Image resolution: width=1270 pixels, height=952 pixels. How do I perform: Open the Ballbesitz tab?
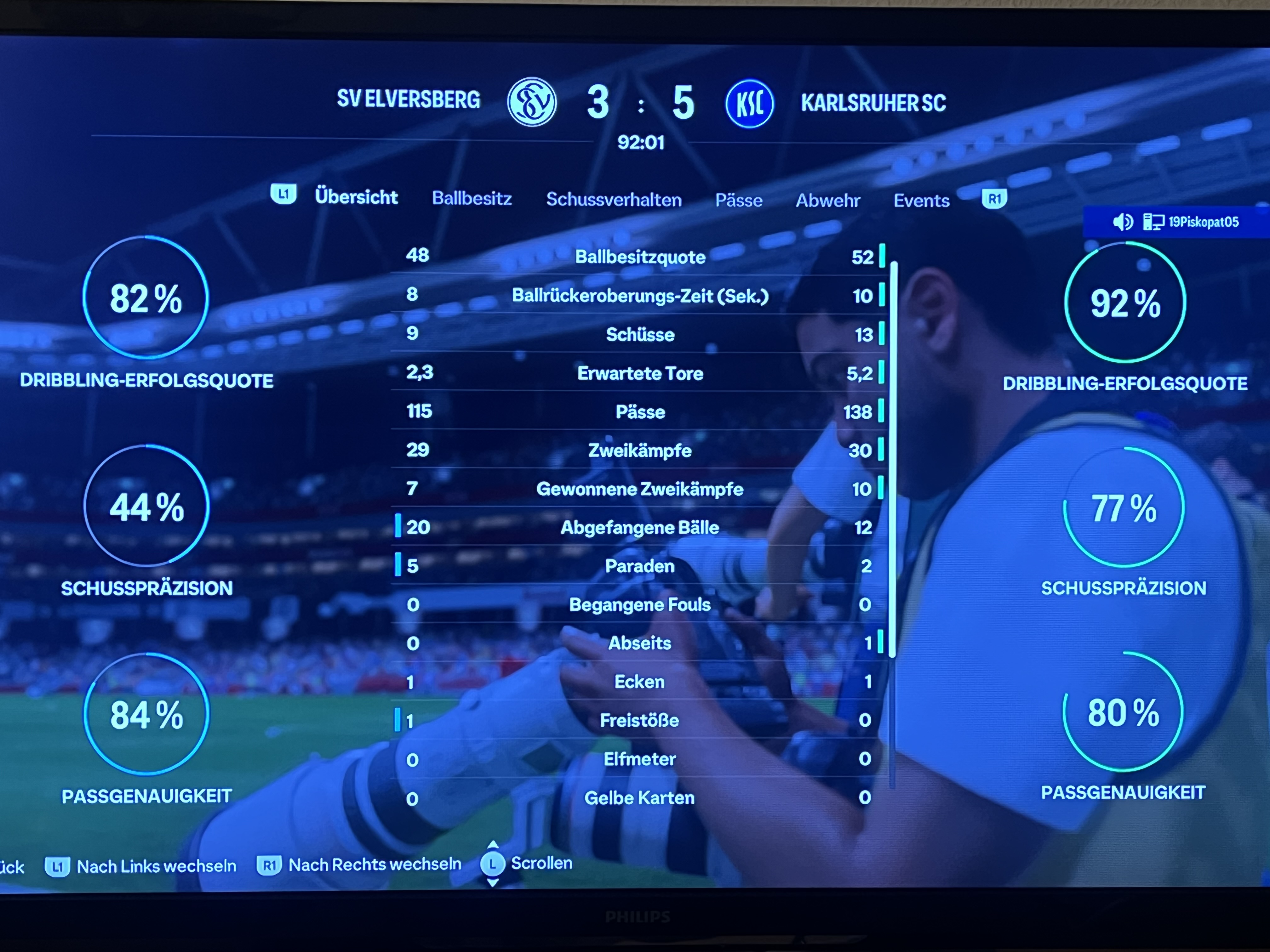472,199
